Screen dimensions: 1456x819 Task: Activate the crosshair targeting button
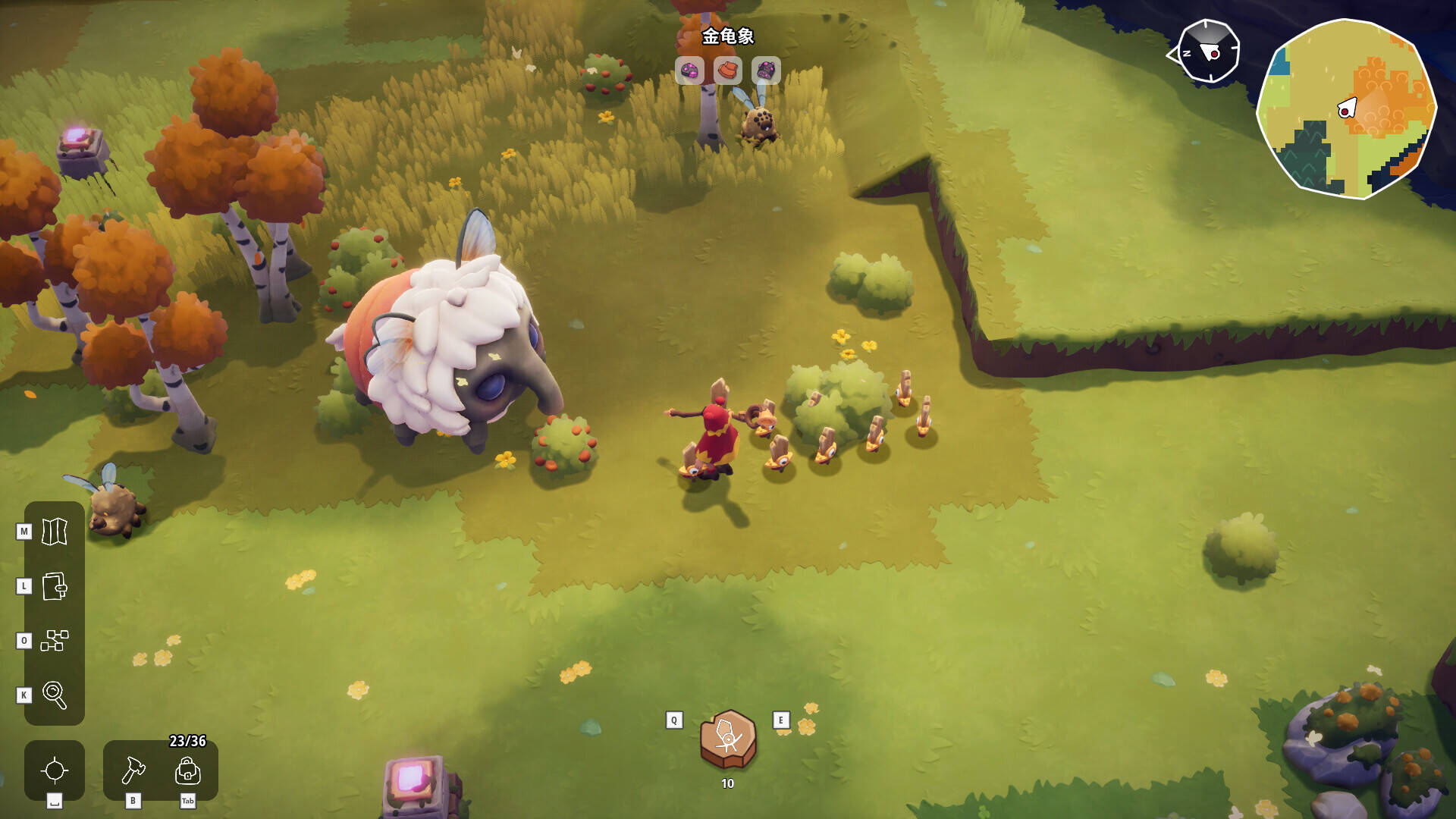tap(55, 770)
